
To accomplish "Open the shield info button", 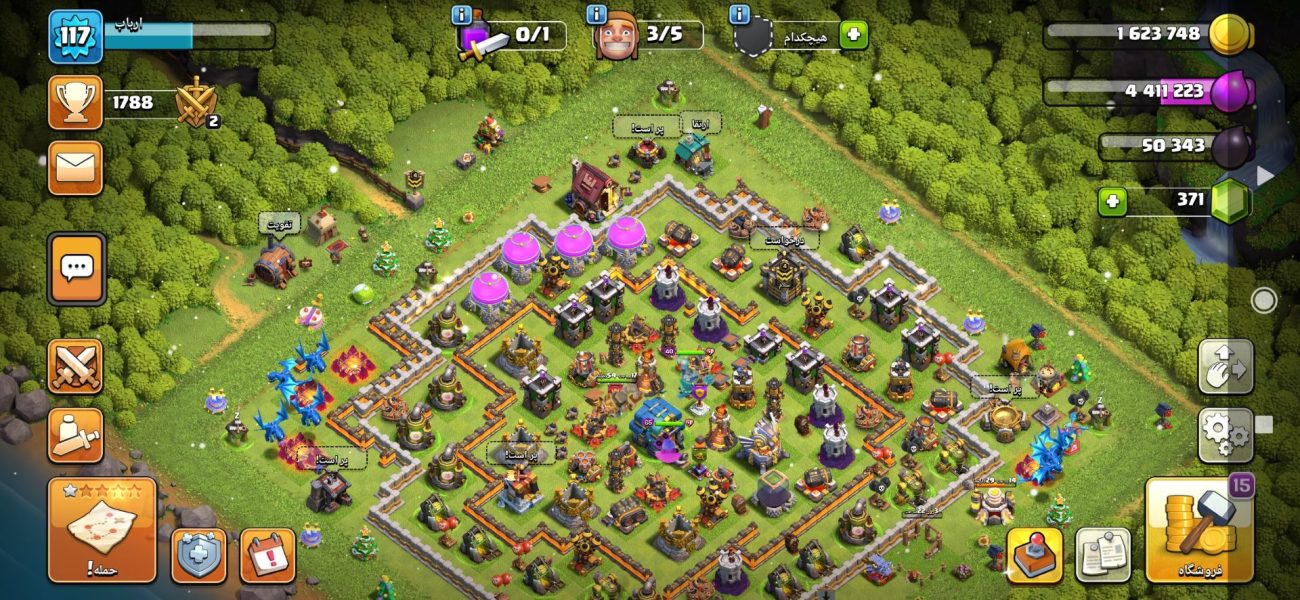I will pos(198,555).
